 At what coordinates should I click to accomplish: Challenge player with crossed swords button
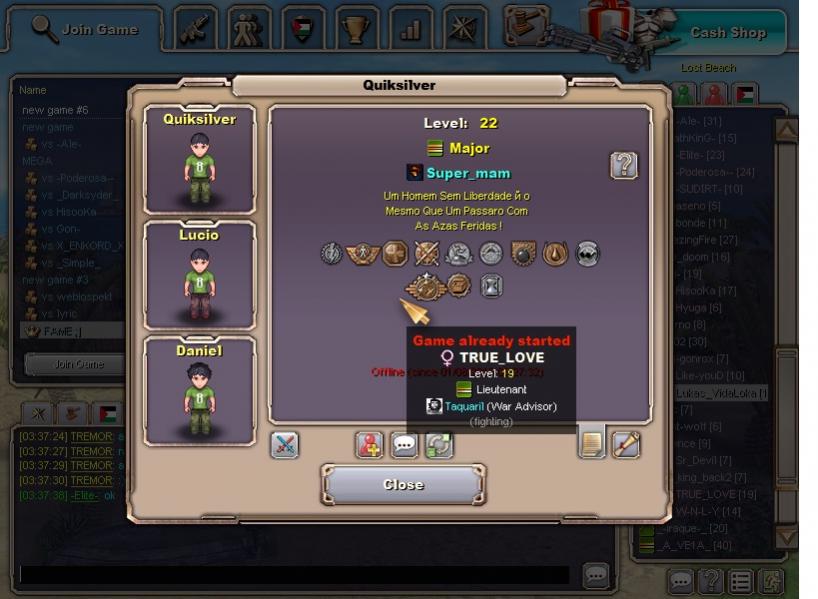tap(285, 444)
